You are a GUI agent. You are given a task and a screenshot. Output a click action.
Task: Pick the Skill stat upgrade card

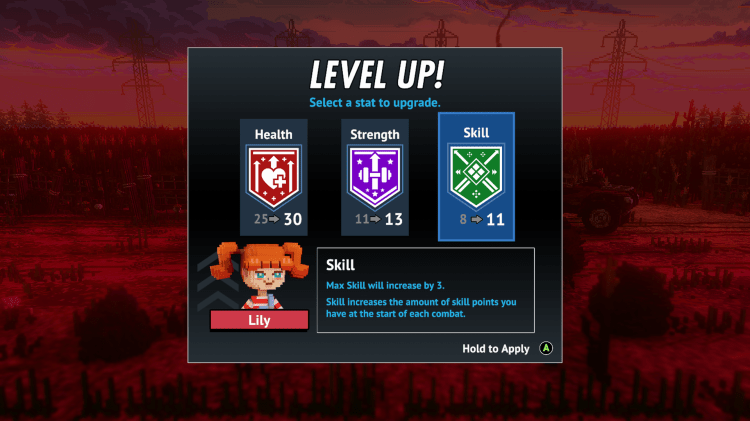click(476, 176)
